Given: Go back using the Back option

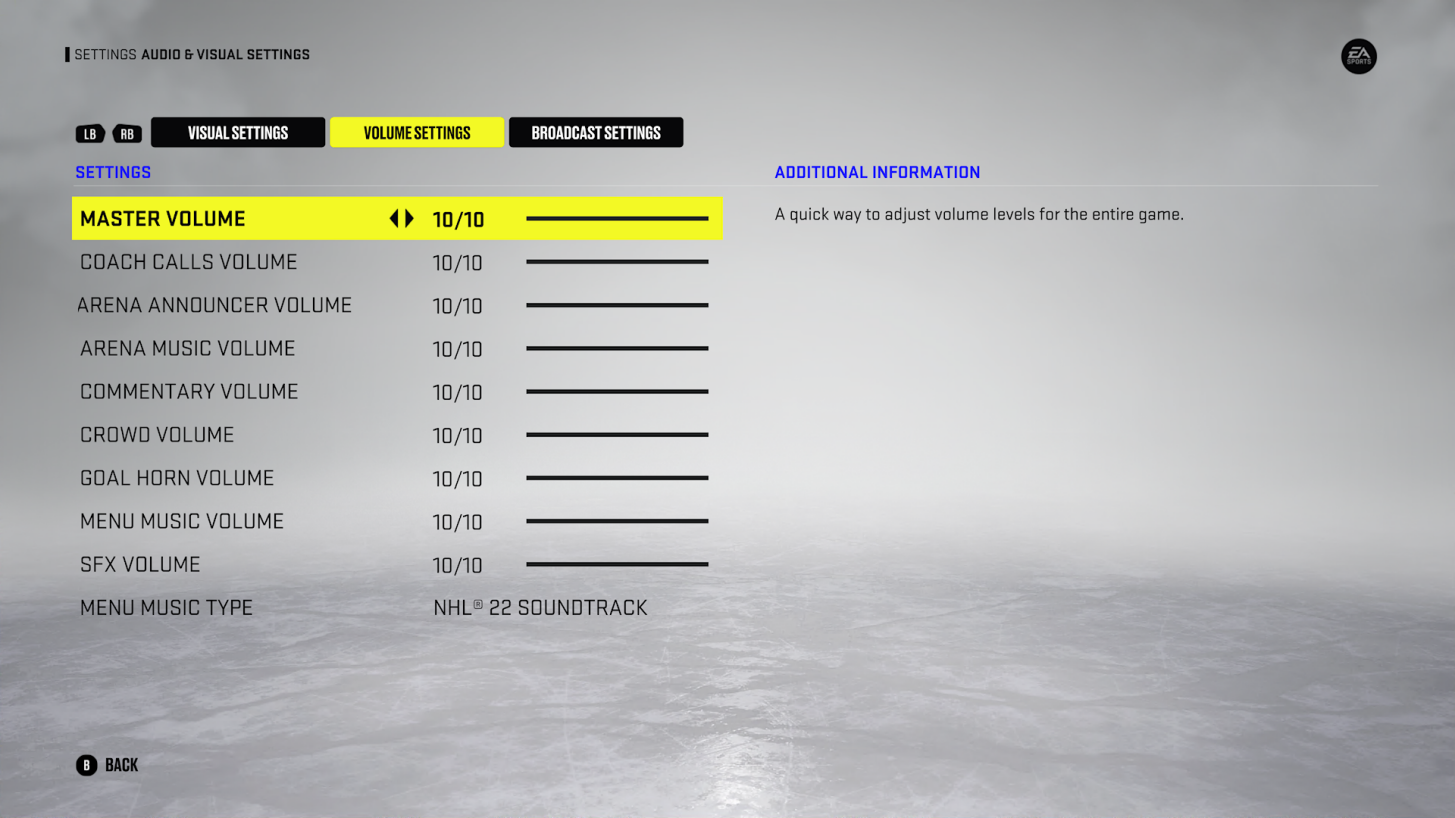Looking at the screenshot, I should tap(120, 764).
